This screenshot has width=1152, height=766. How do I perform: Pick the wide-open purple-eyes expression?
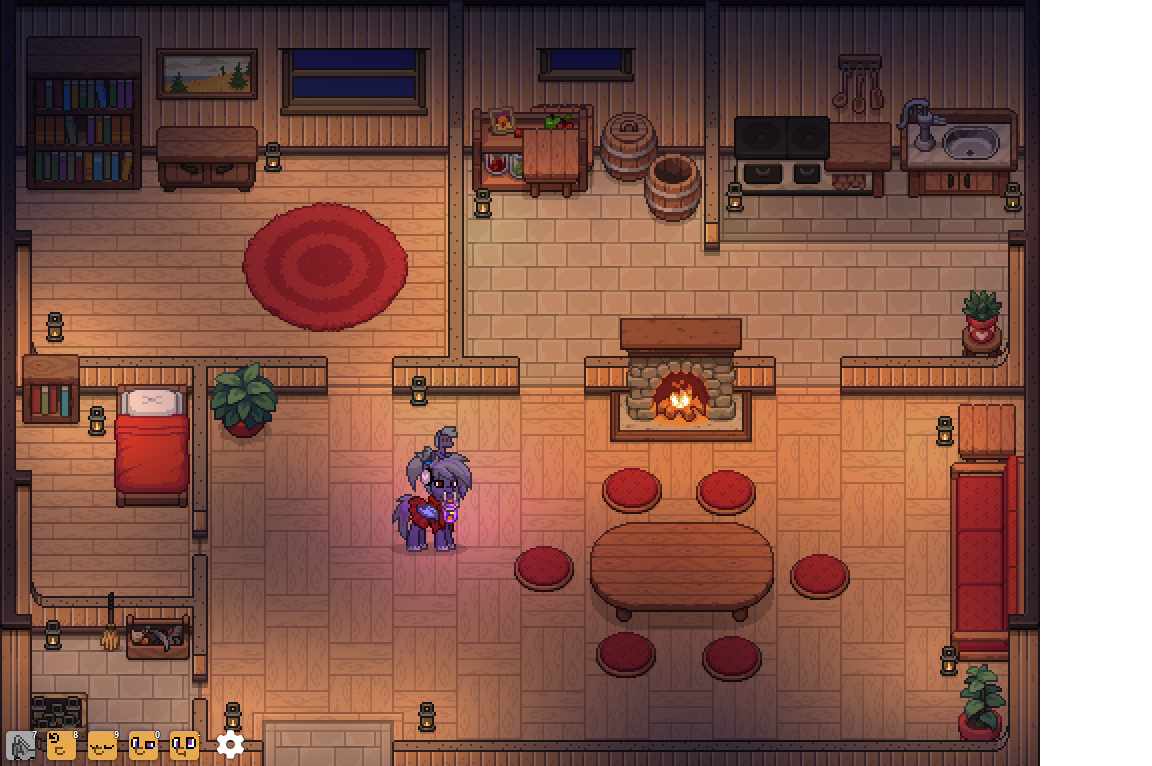click(x=184, y=745)
